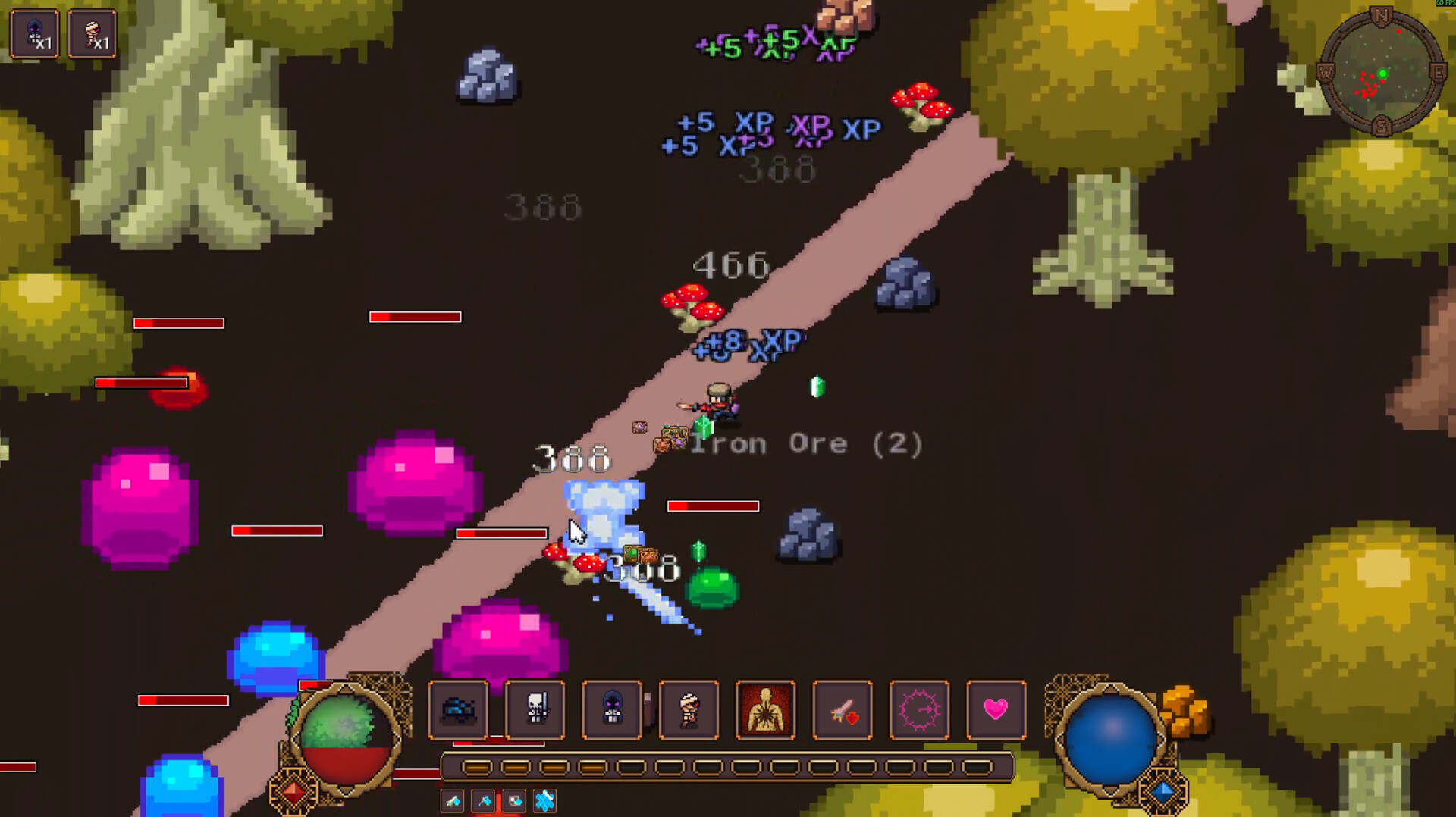This screenshot has height=817, width=1456.
Task: Click the blue crystal icon bottom left
Action: point(546,801)
